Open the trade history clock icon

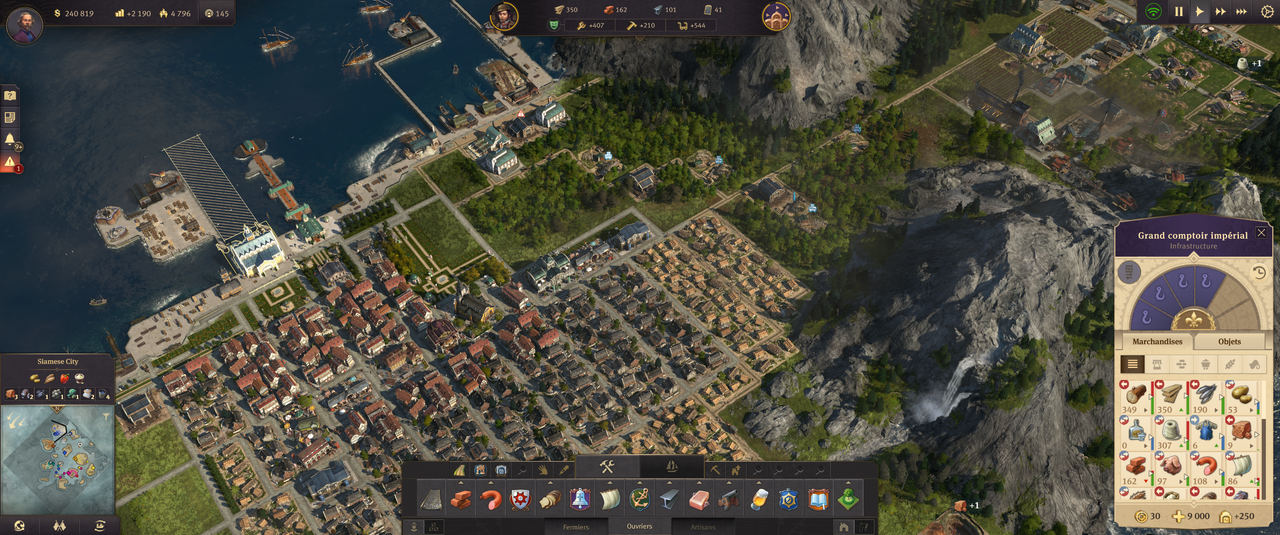click(1259, 272)
